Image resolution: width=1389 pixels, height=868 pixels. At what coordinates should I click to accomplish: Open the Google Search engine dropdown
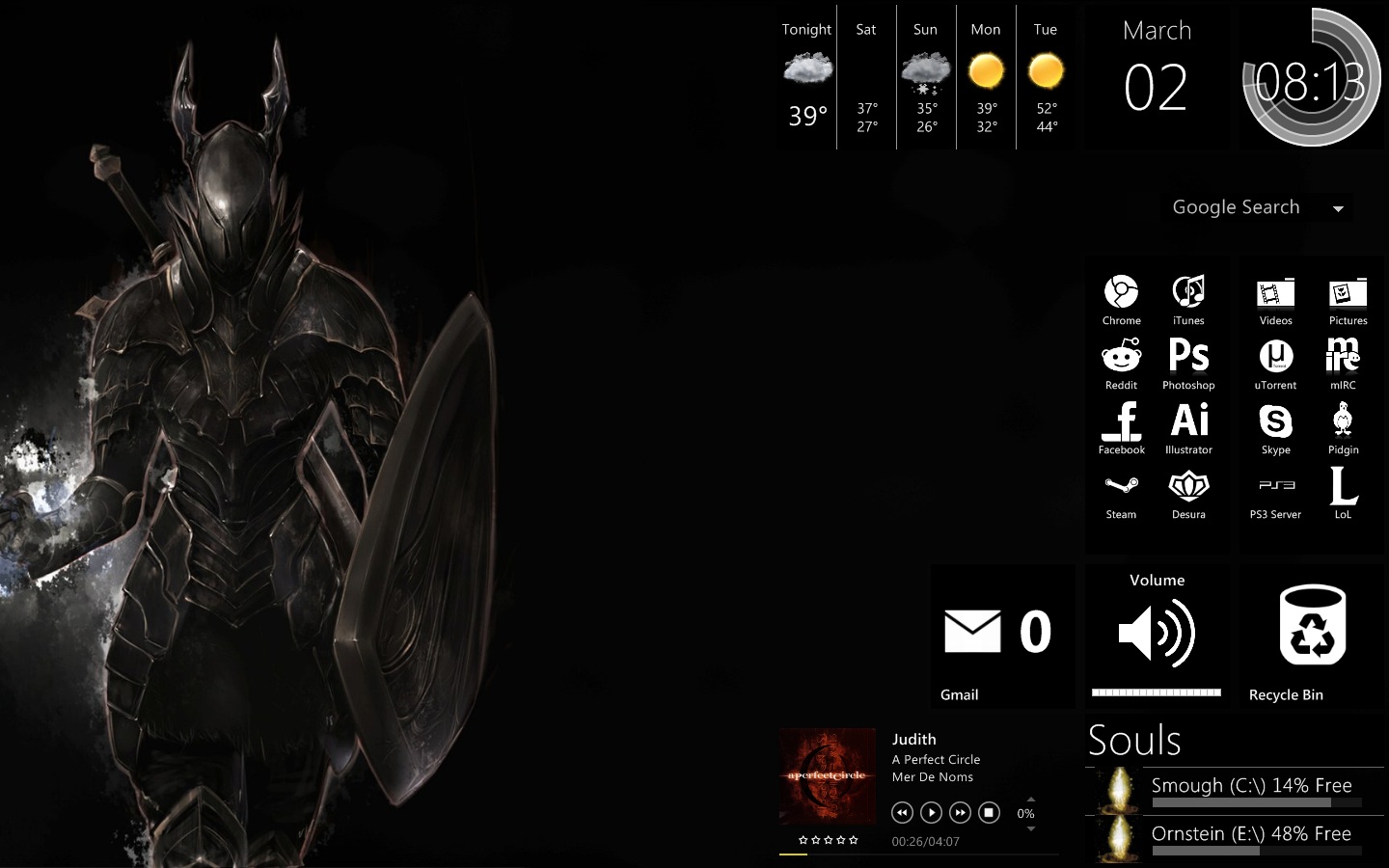1337,207
